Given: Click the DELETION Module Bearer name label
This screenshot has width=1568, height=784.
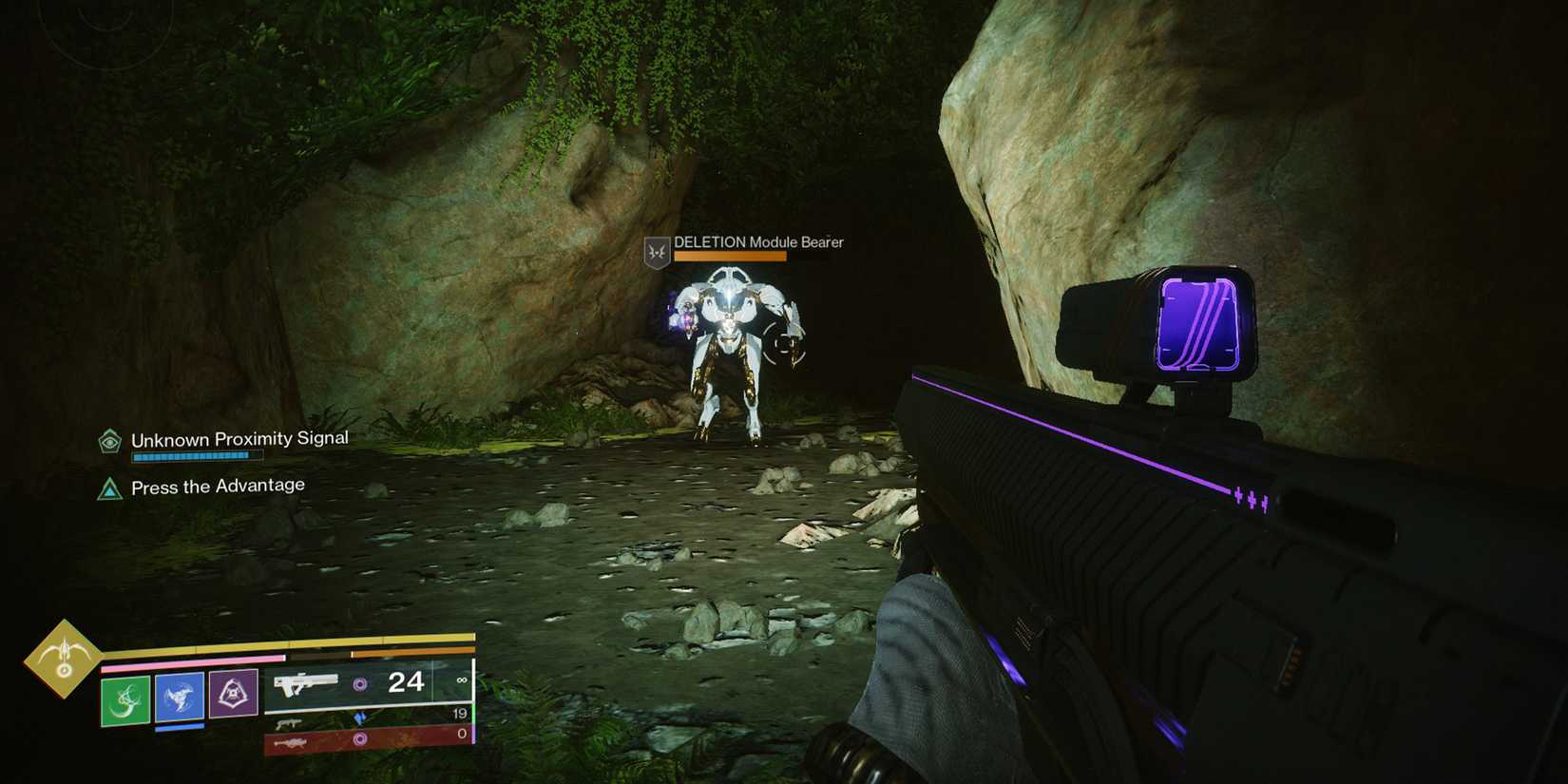Looking at the screenshot, I should (757, 242).
